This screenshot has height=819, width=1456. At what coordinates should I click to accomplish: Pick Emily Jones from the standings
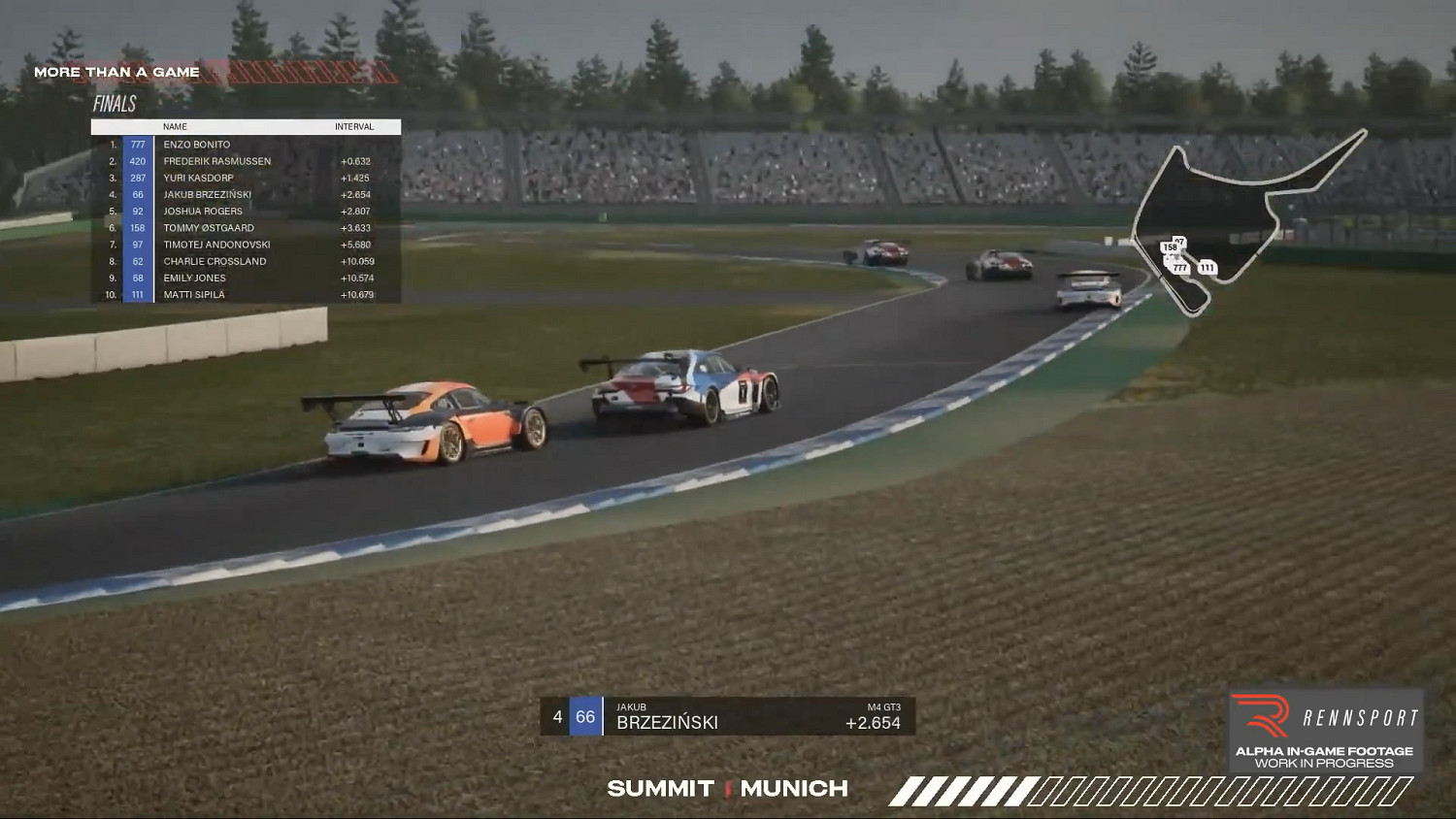point(194,278)
